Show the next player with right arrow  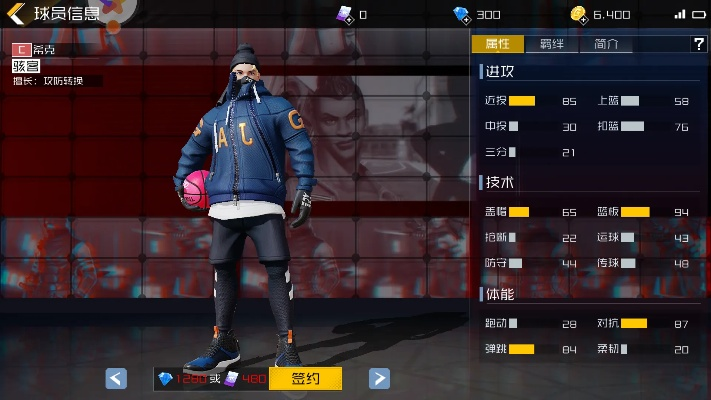pyautogui.click(x=379, y=378)
